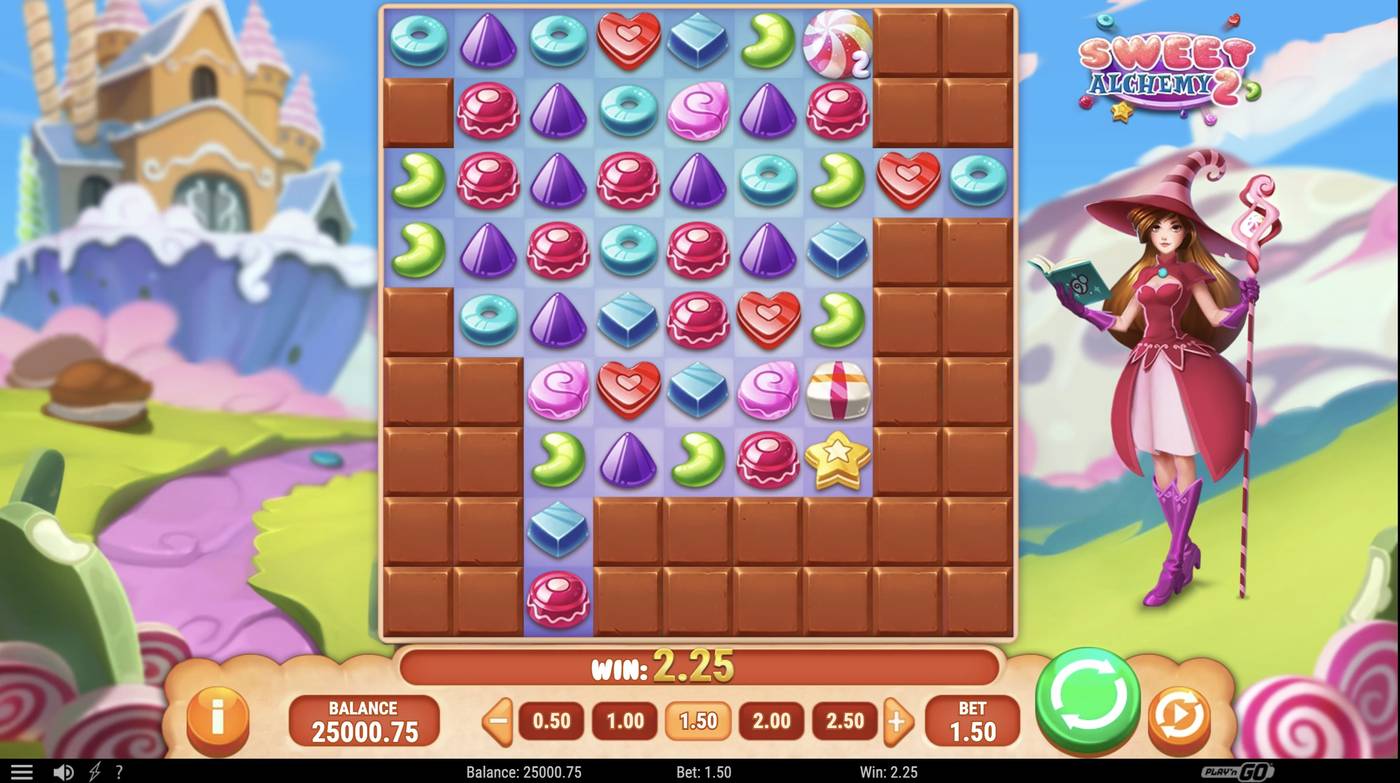
Task: Click the striped candy ball special symbol
Action: click(837, 41)
